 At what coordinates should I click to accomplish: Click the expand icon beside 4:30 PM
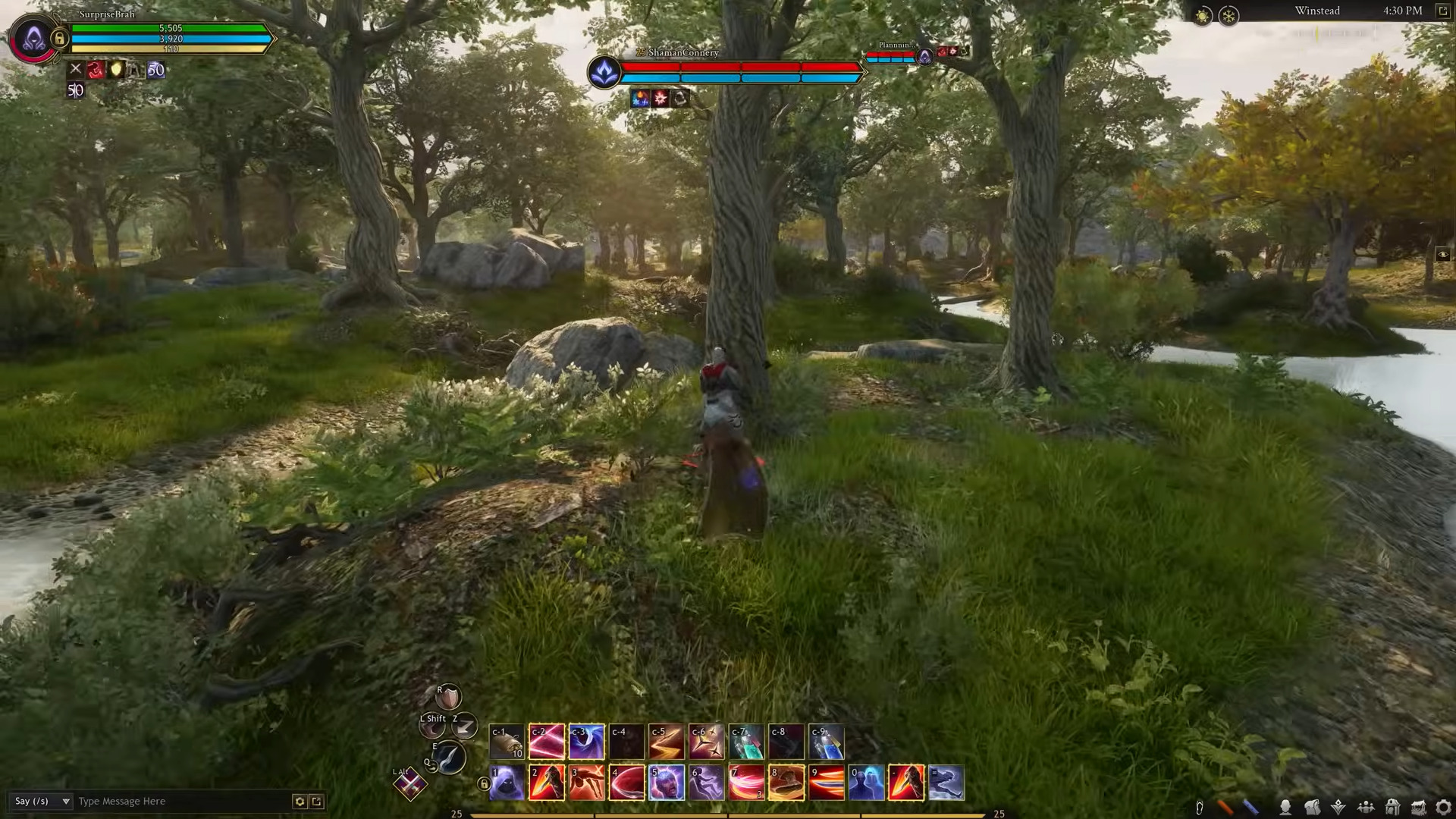point(1443,11)
